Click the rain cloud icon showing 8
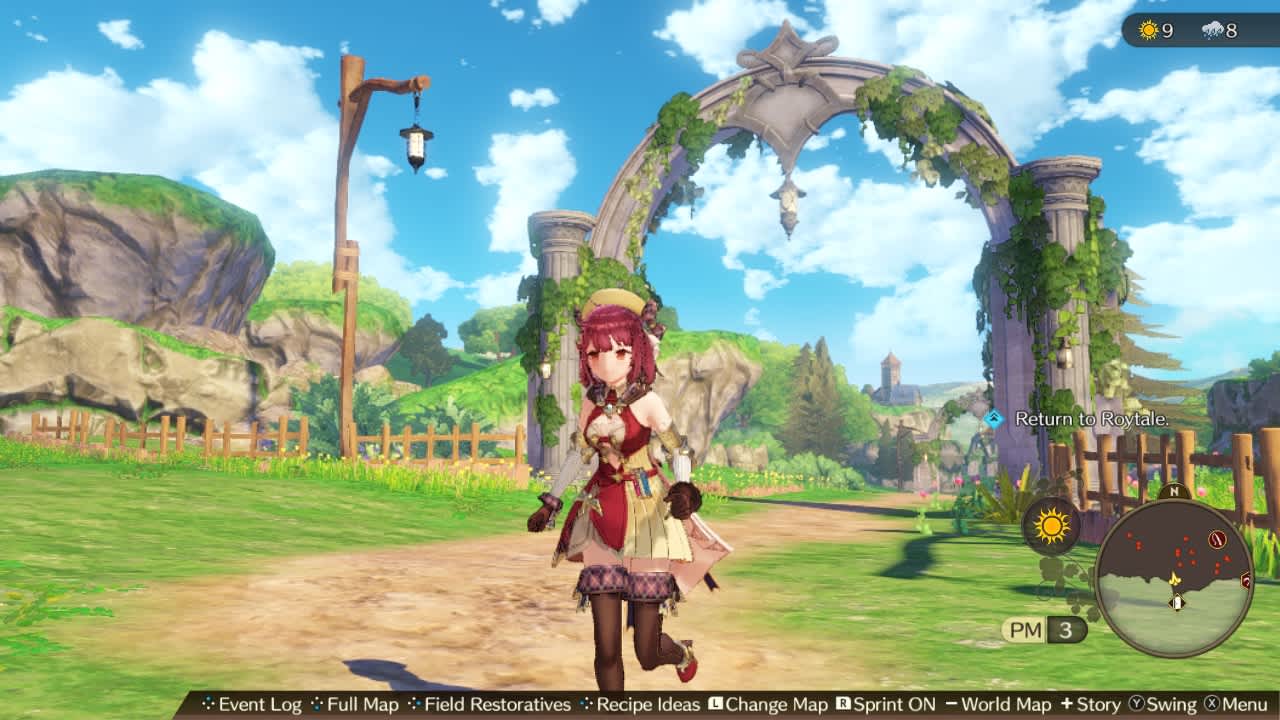 pyautogui.click(x=1215, y=30)
